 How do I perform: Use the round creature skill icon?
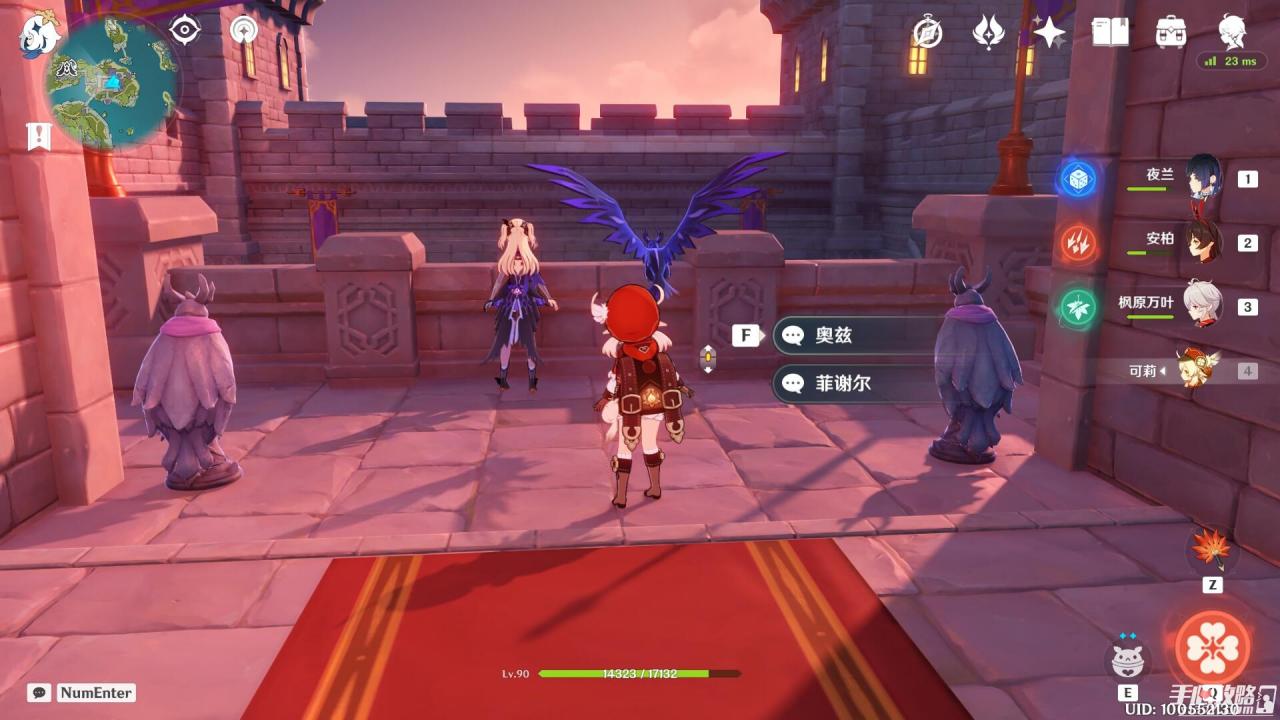pos(1128,660)
